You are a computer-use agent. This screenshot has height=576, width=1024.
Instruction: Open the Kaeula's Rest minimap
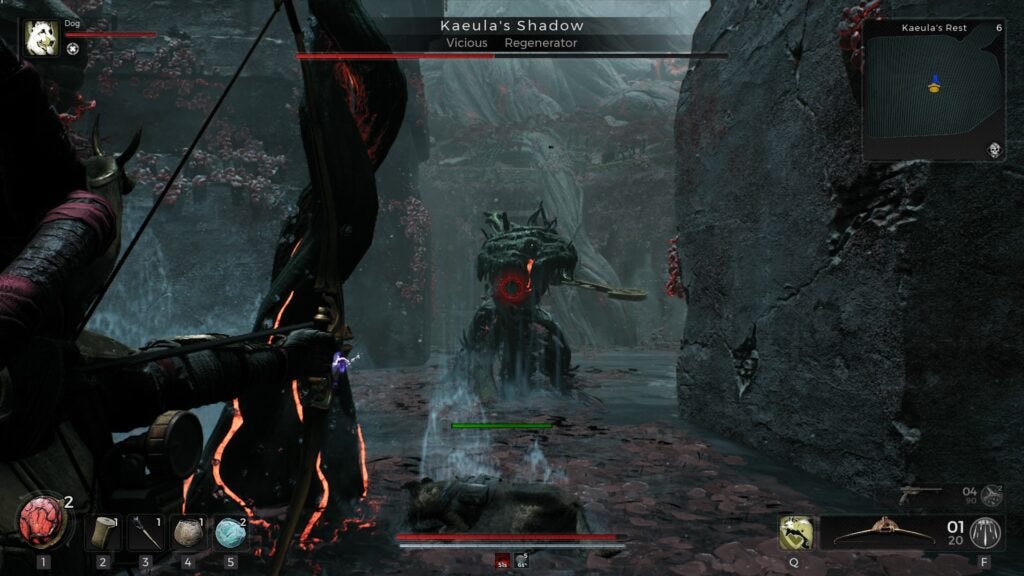[x=933, y=90]
